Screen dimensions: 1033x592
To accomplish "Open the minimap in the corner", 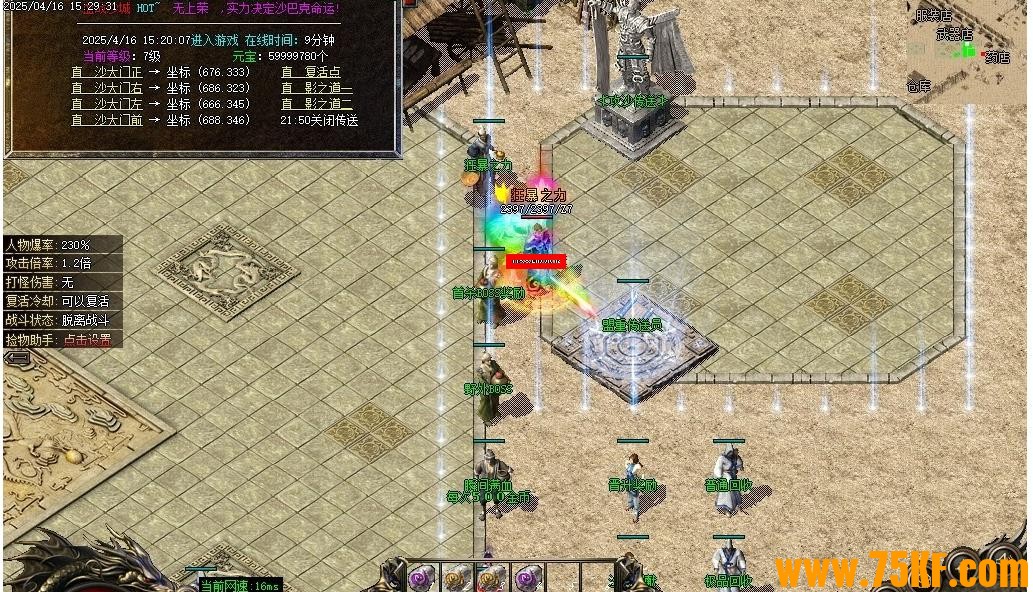I will pos(965,50).
